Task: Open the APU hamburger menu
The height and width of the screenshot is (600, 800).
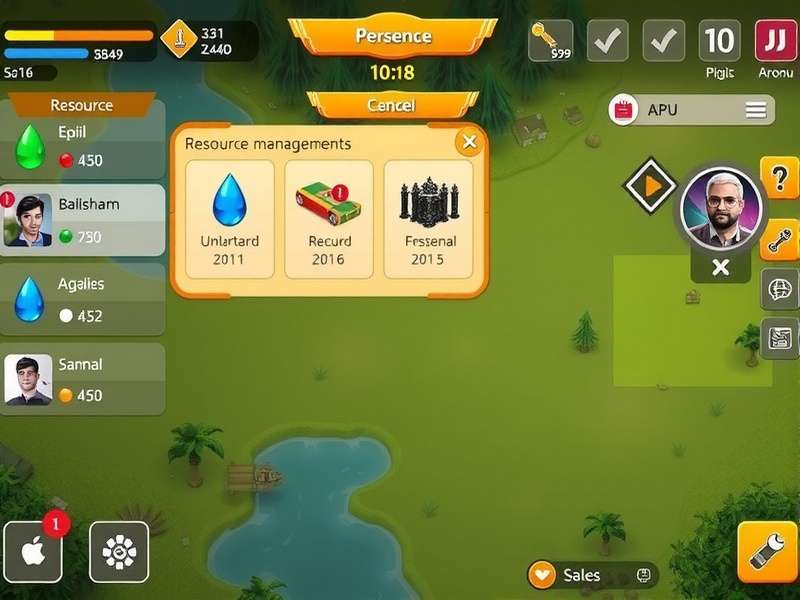Action: (x=755, y=110)
